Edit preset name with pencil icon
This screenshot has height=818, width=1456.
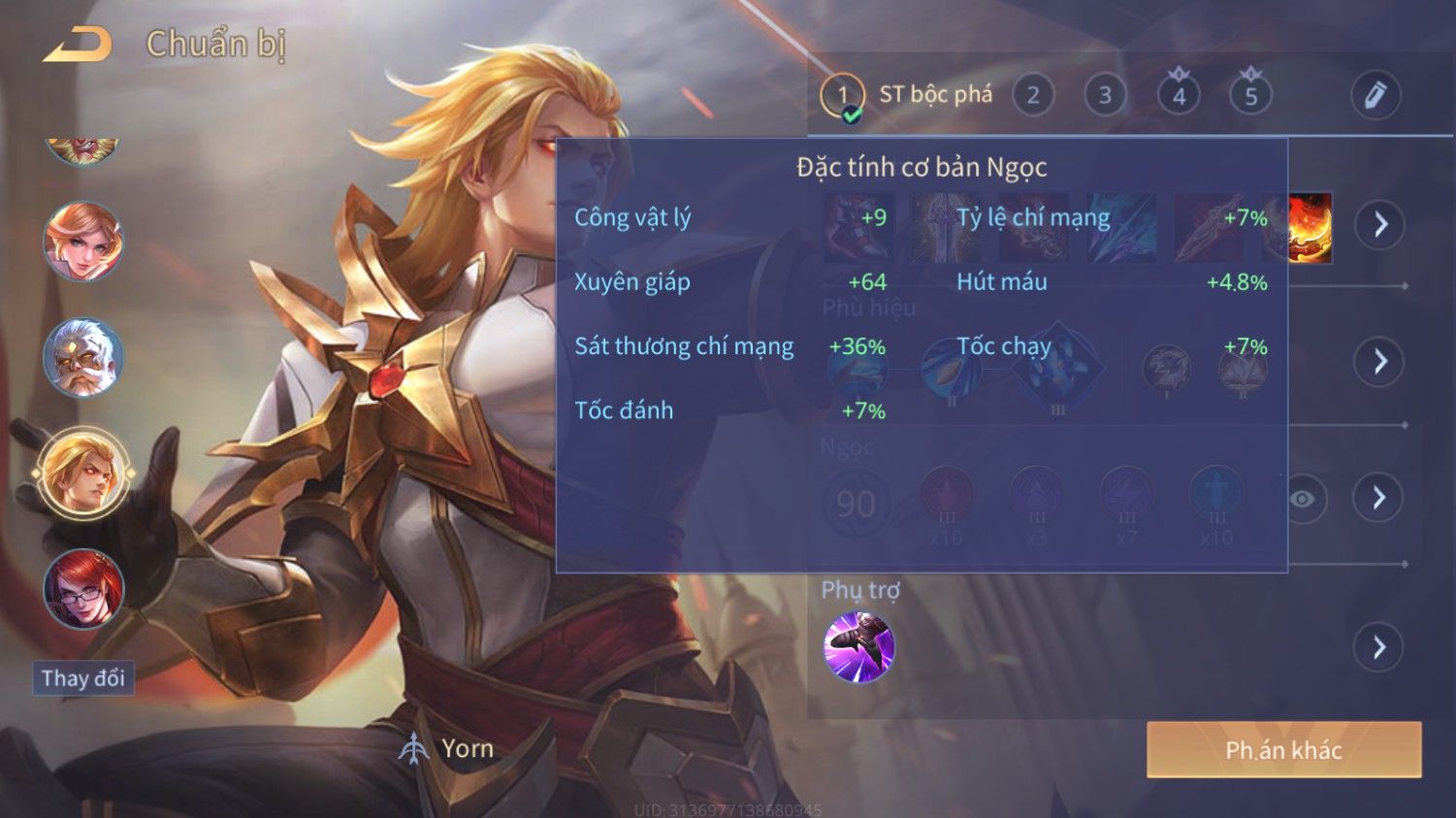point(1375,96)
